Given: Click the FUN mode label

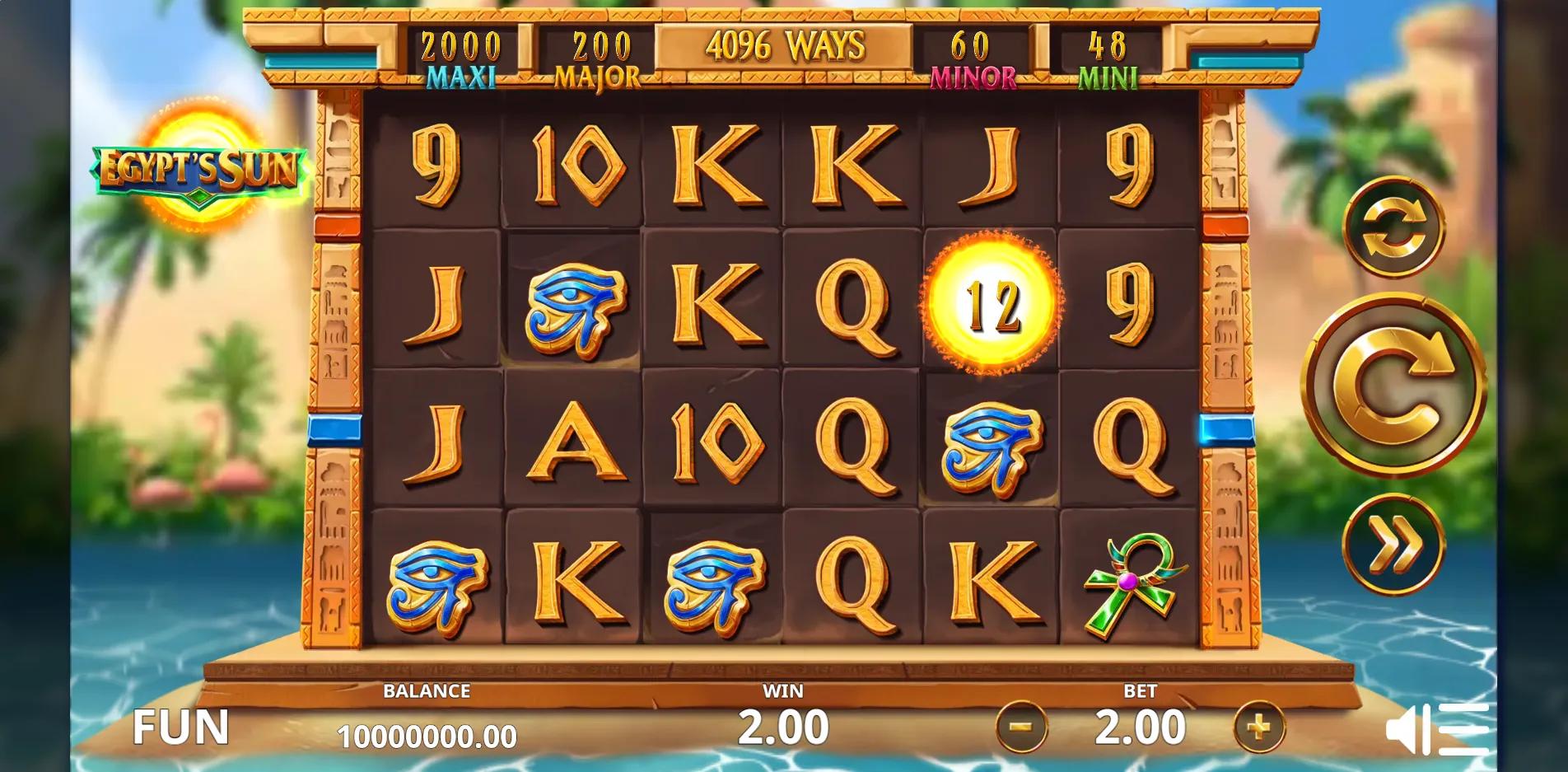Looking at the screenshot, I should tap(183, 728).
